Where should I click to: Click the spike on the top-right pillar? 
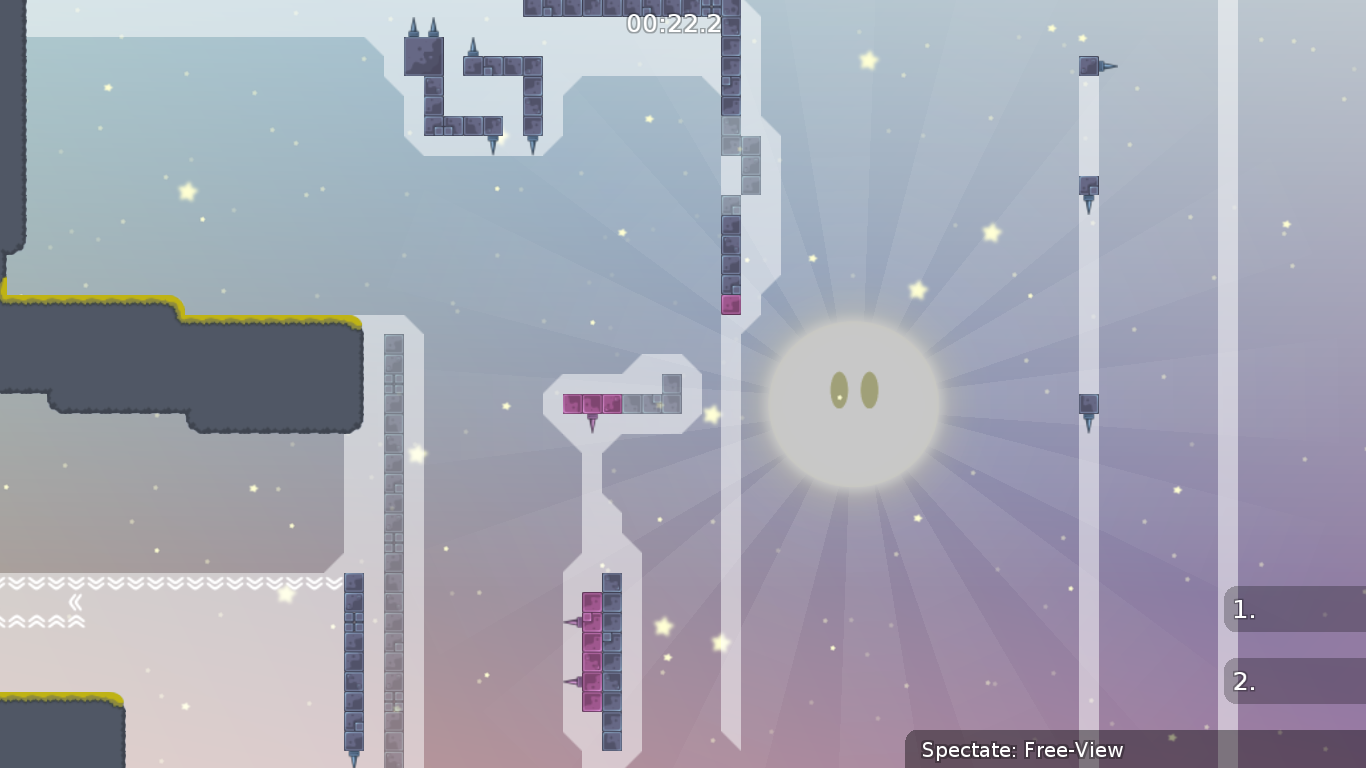1104,64
